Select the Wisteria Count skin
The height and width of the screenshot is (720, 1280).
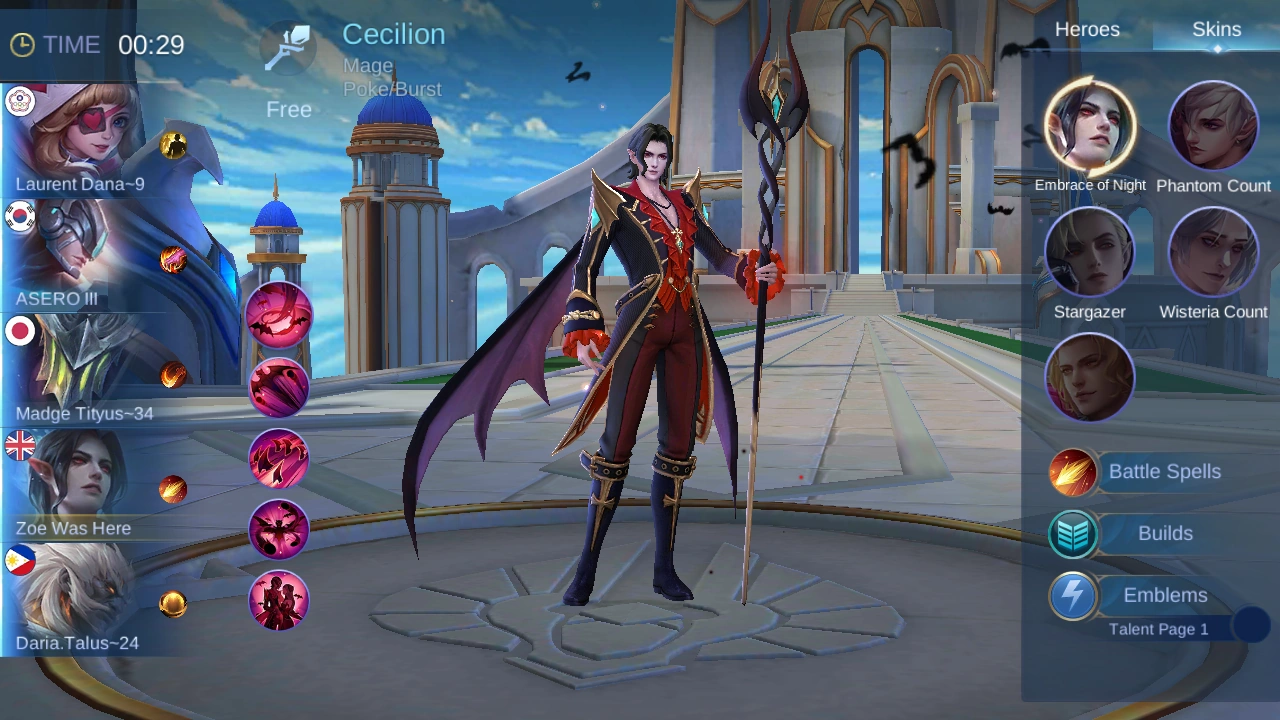(x=1213, y=251)
